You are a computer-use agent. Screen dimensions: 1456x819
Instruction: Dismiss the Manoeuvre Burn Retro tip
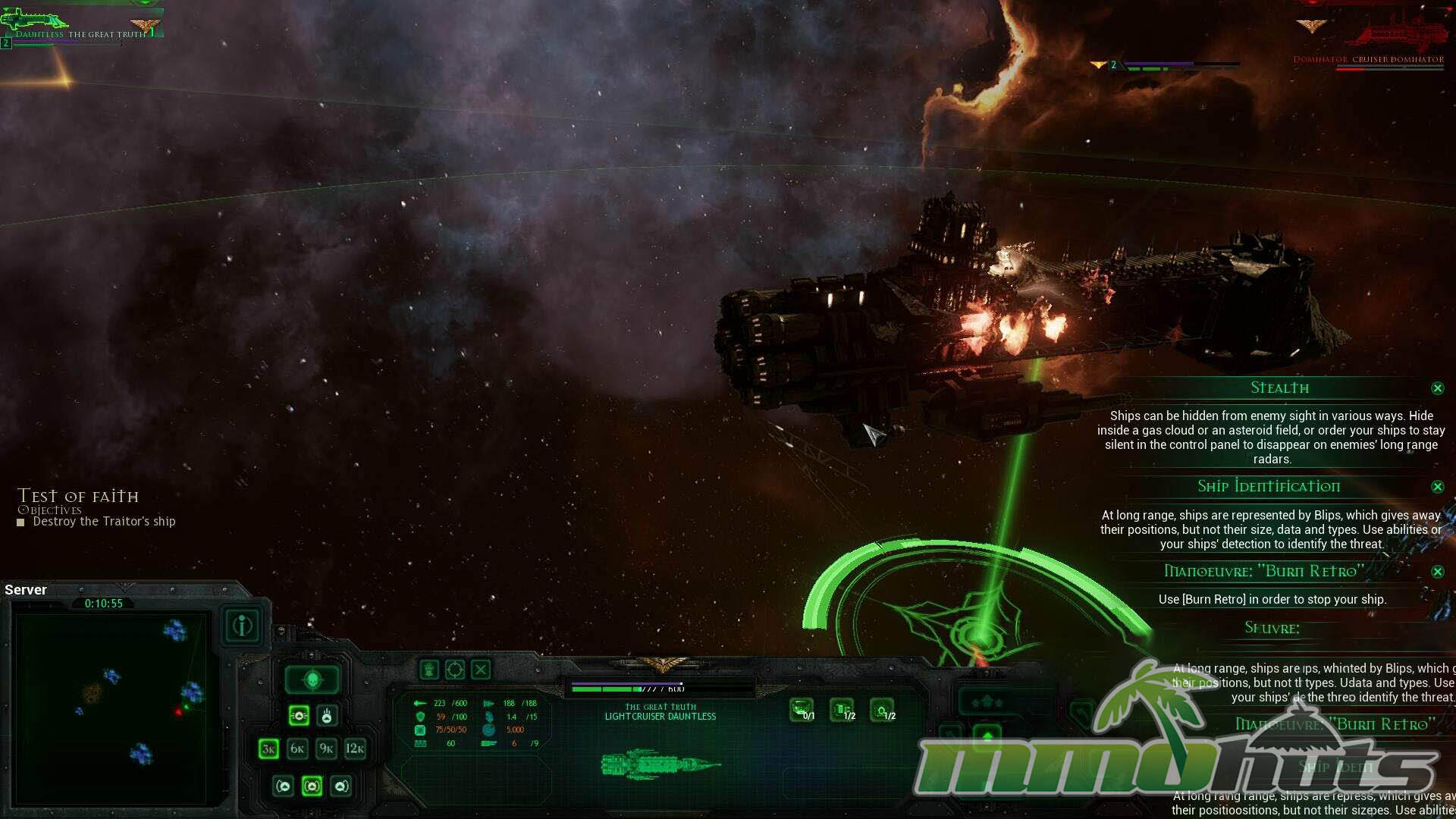coord(1437,572)
